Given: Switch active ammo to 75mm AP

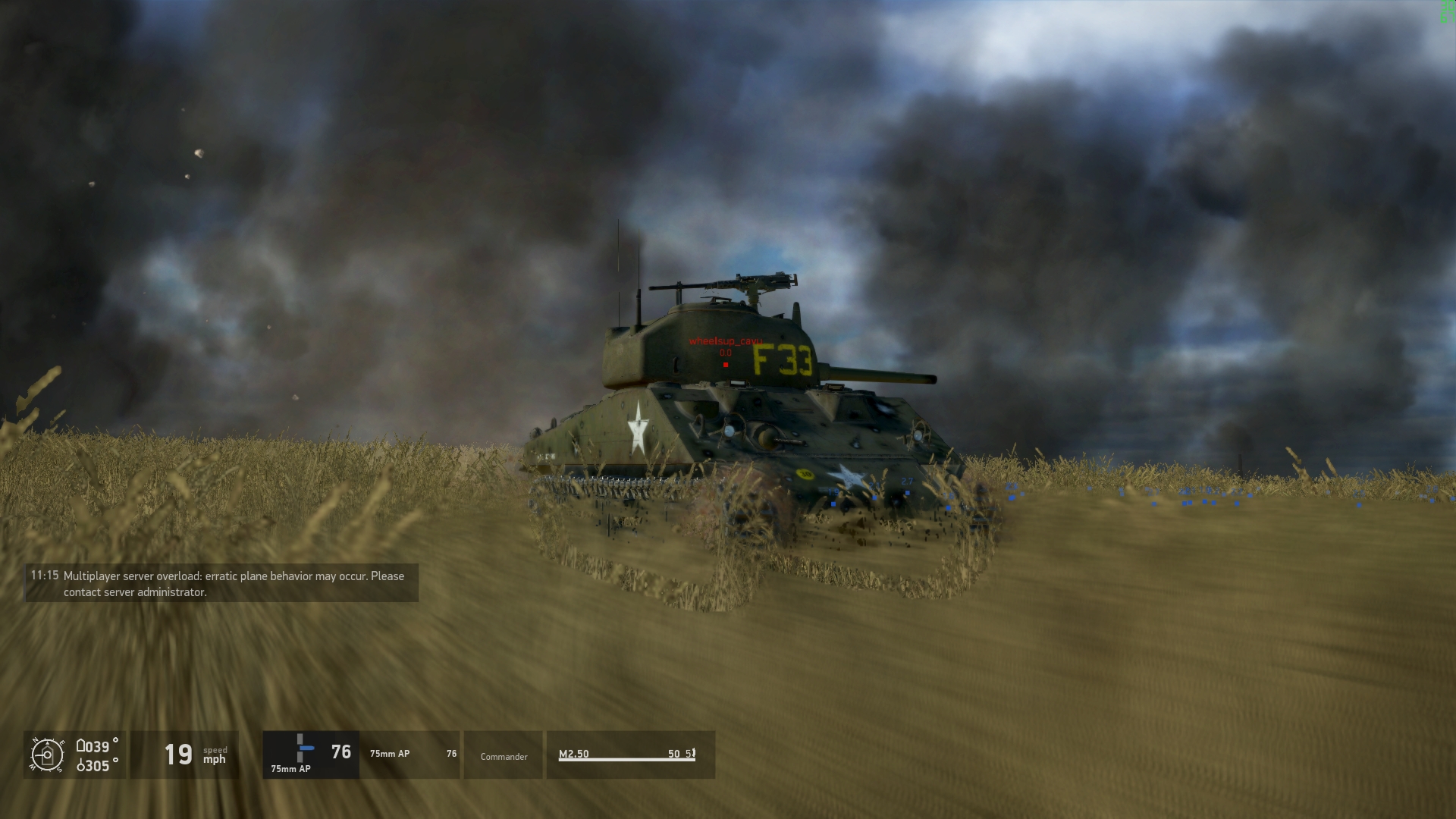Looking at the screenshot, I should [389, 754].
